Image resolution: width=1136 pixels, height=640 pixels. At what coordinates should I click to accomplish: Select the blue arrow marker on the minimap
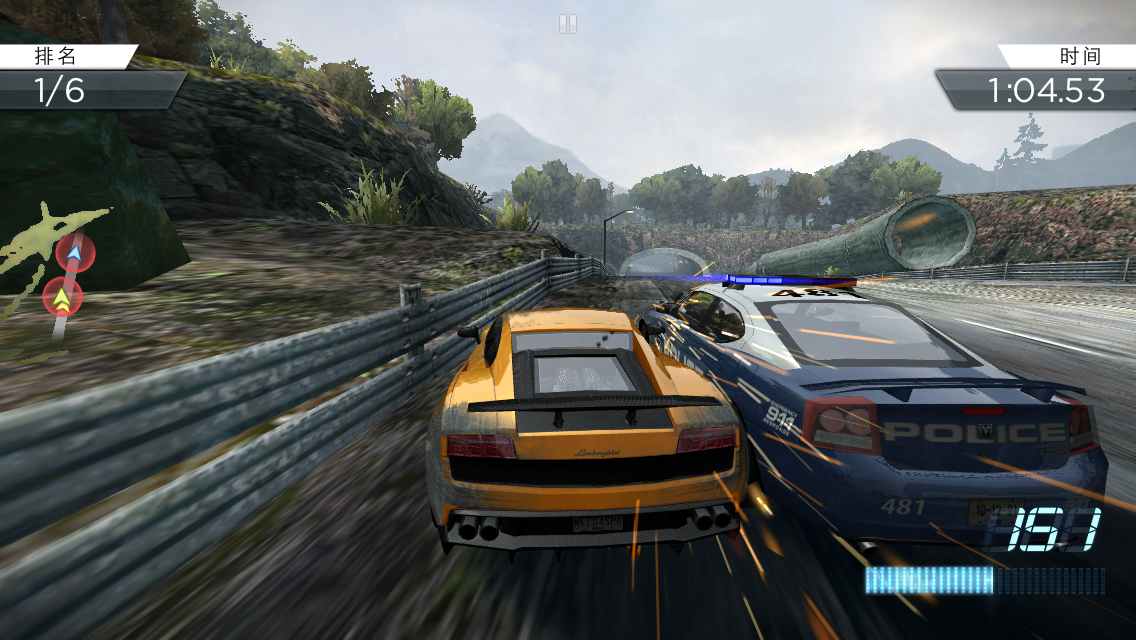click(74, 252)
